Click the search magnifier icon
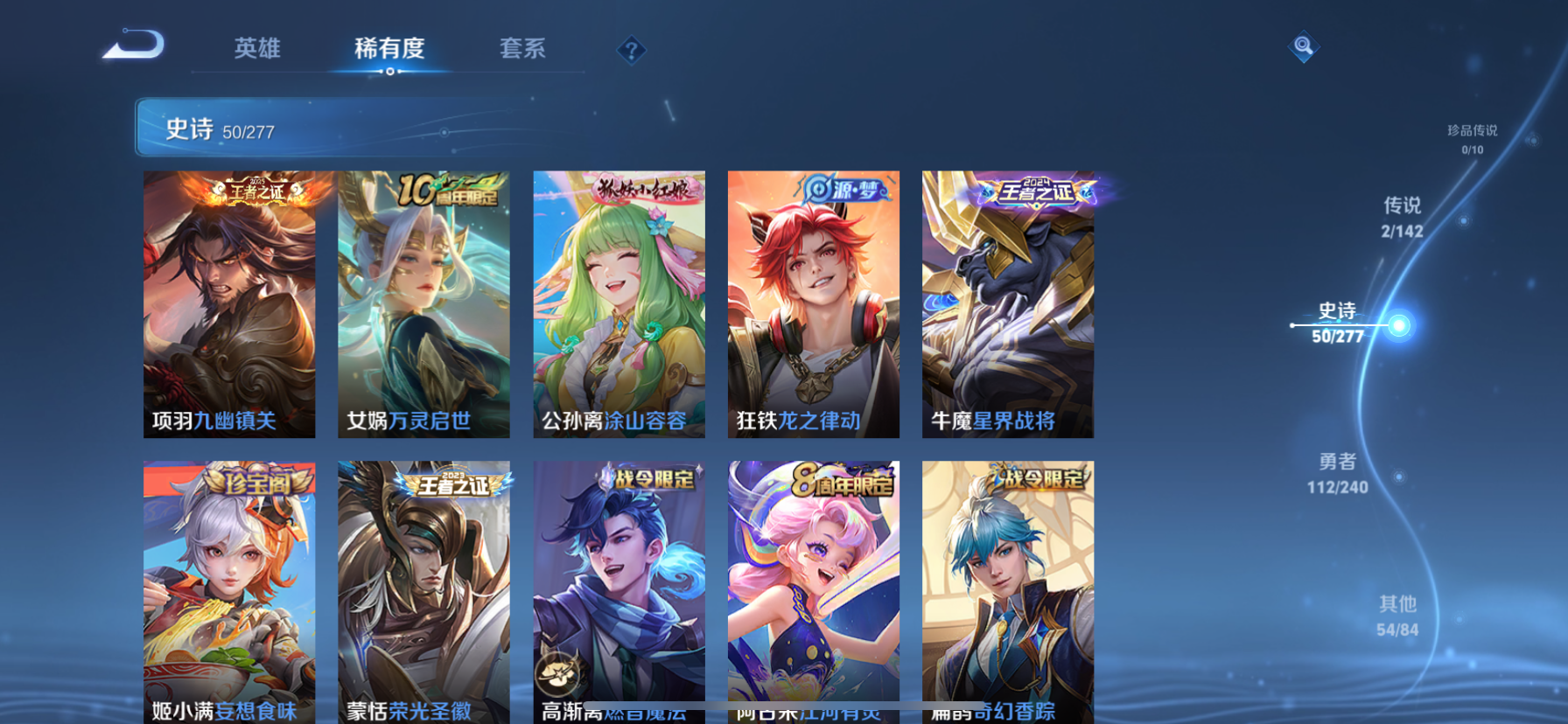The image size is (1568, 724). tap(1303, 45)
